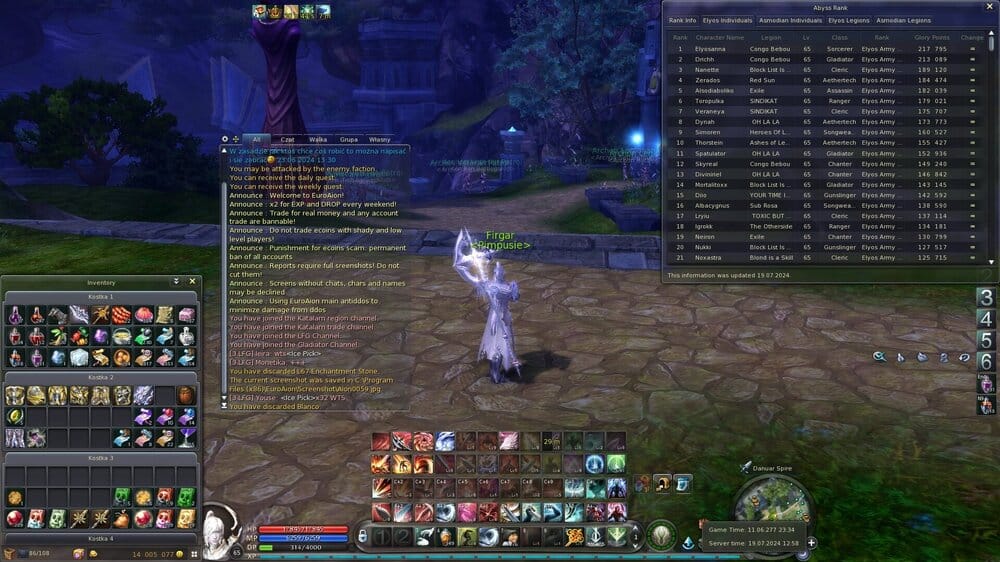Sort the ranking by Glory Points column
The image size is (1000, 562).
point(929,37)
